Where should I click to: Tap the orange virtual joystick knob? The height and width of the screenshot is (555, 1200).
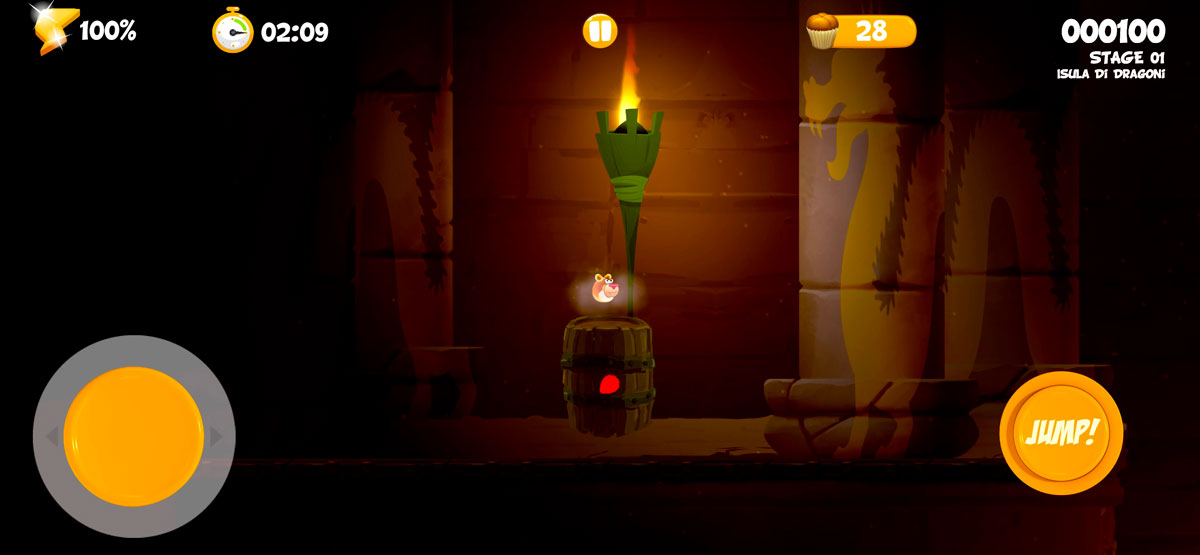pos(134,436)
